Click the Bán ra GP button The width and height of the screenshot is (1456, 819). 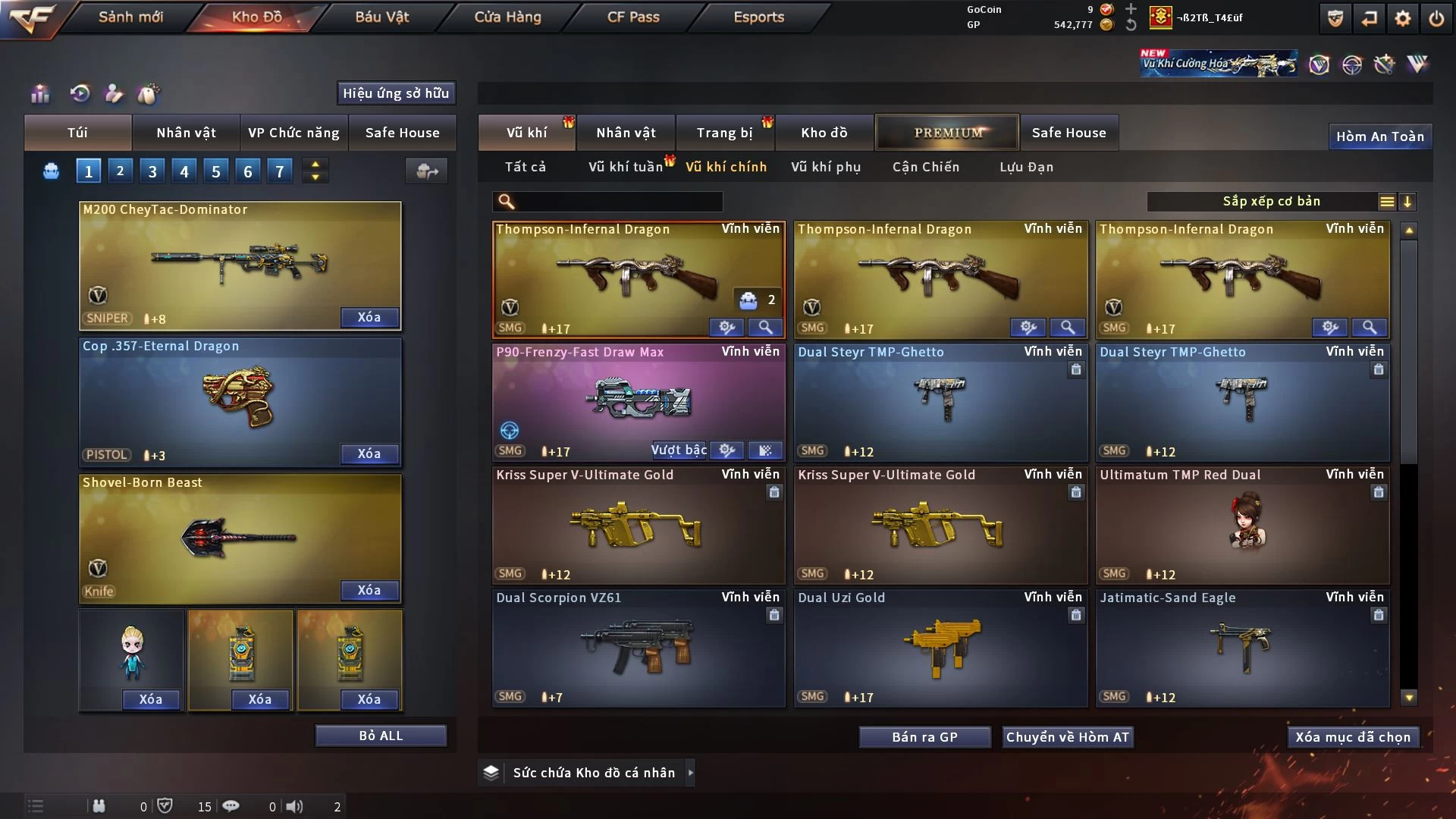coord(924,737)
